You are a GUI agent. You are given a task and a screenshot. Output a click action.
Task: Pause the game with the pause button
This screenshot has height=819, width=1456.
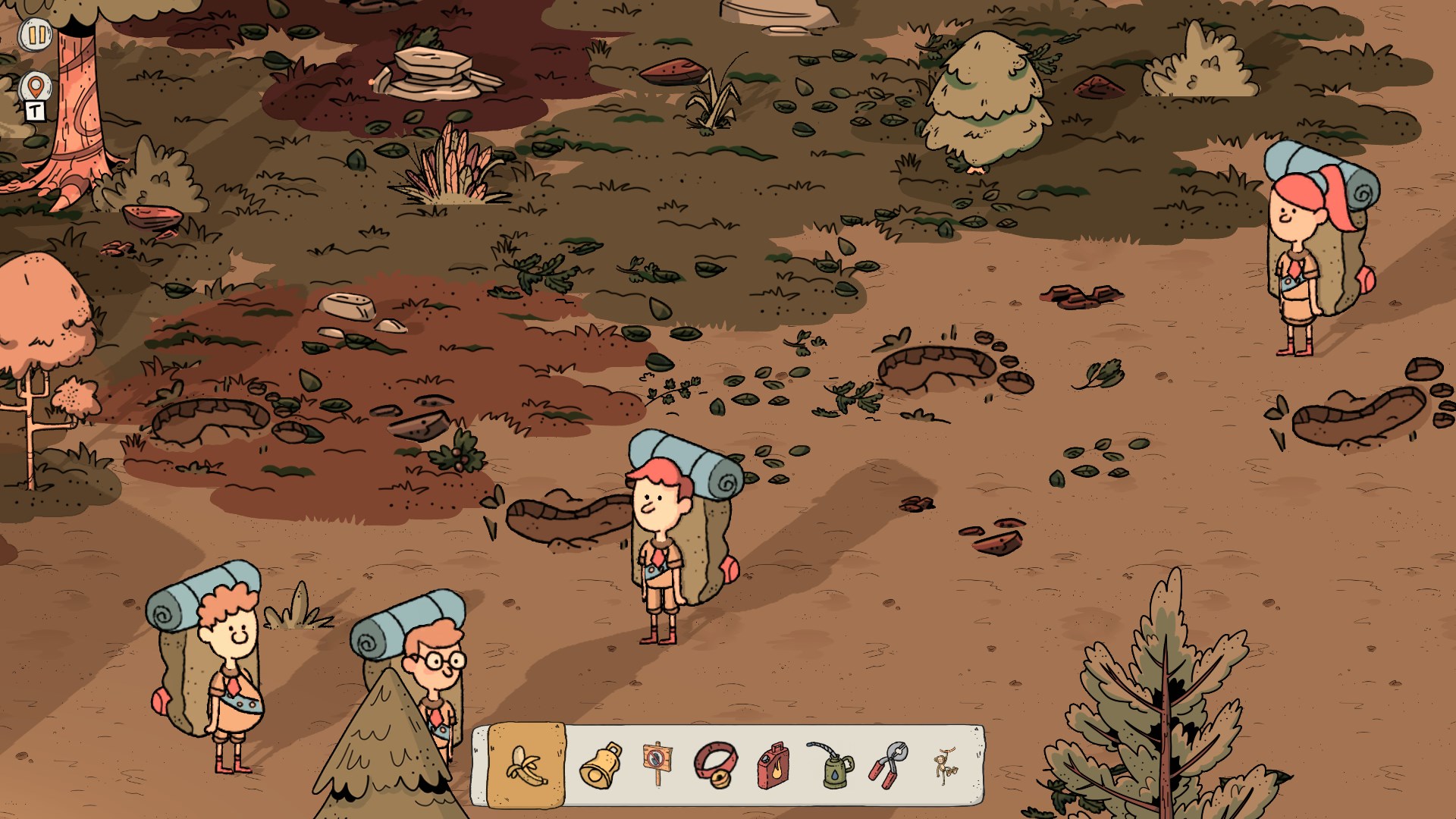tap(36, 35)
